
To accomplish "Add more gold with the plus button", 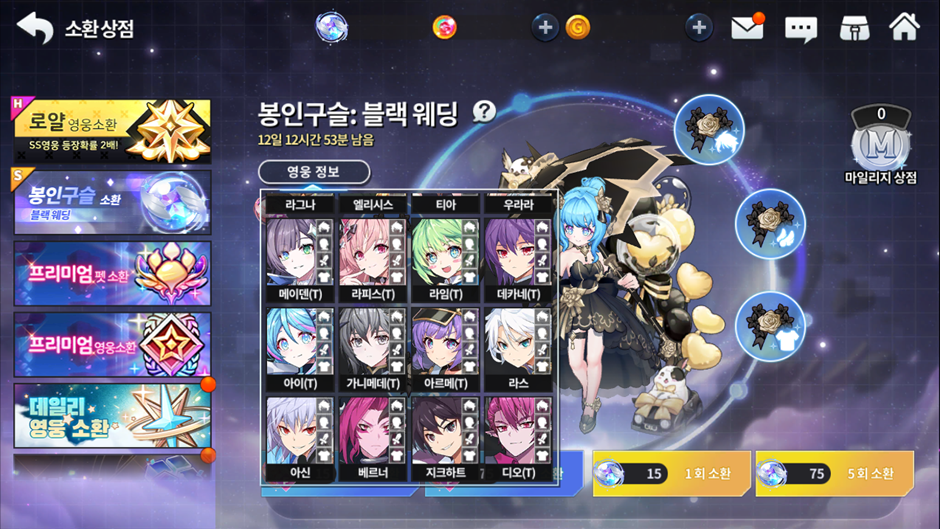I will 545,28.
